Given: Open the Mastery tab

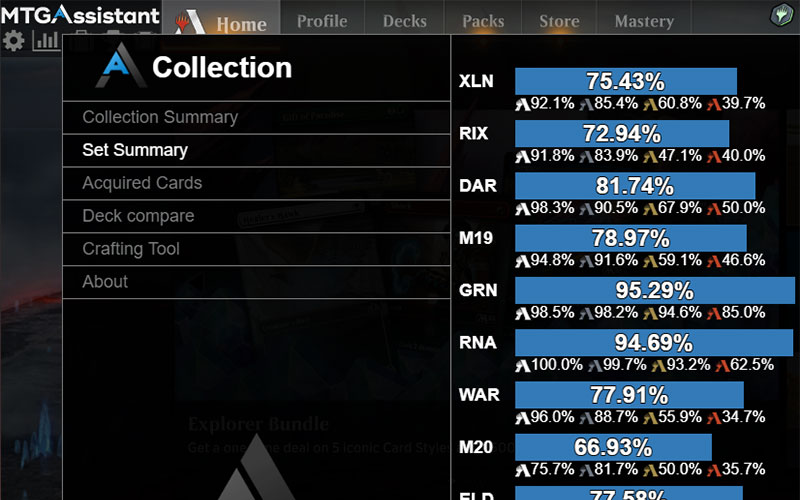Looking at the screenshot, I should click(x=644, y=21).
